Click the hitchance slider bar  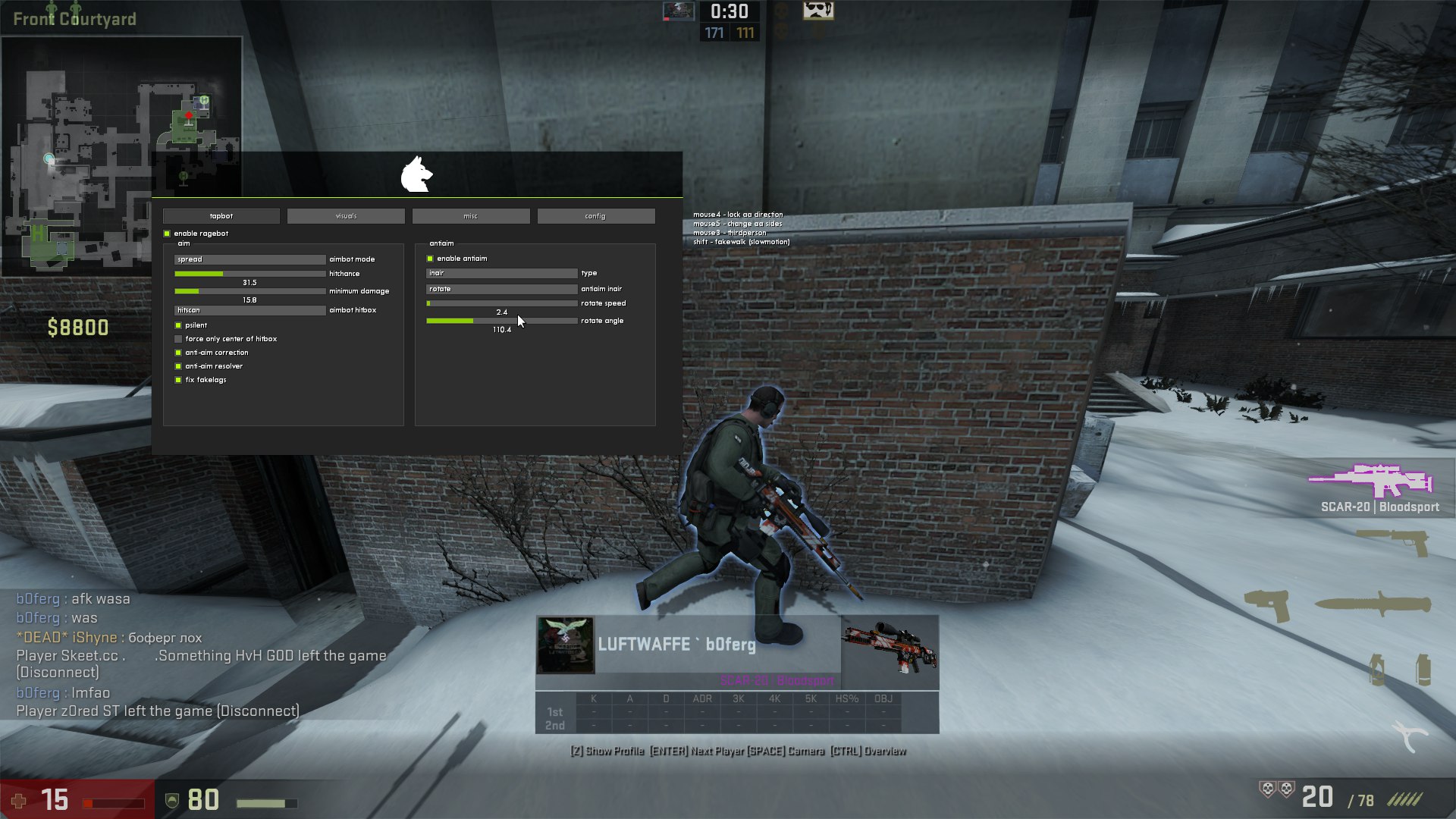249,274
